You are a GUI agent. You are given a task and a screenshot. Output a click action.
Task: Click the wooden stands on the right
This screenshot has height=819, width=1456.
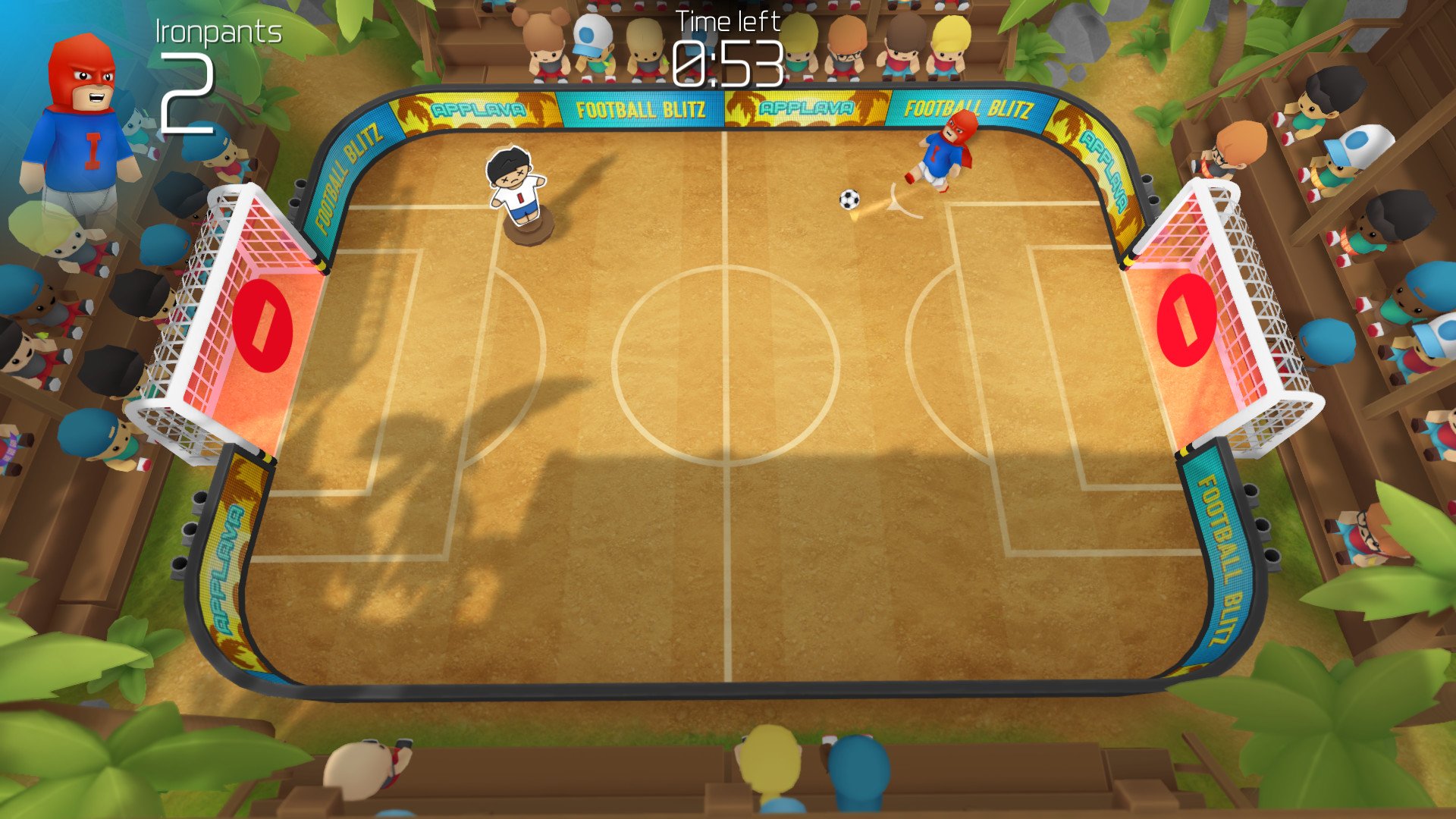pyautogui.click(x=1365, y=379)
